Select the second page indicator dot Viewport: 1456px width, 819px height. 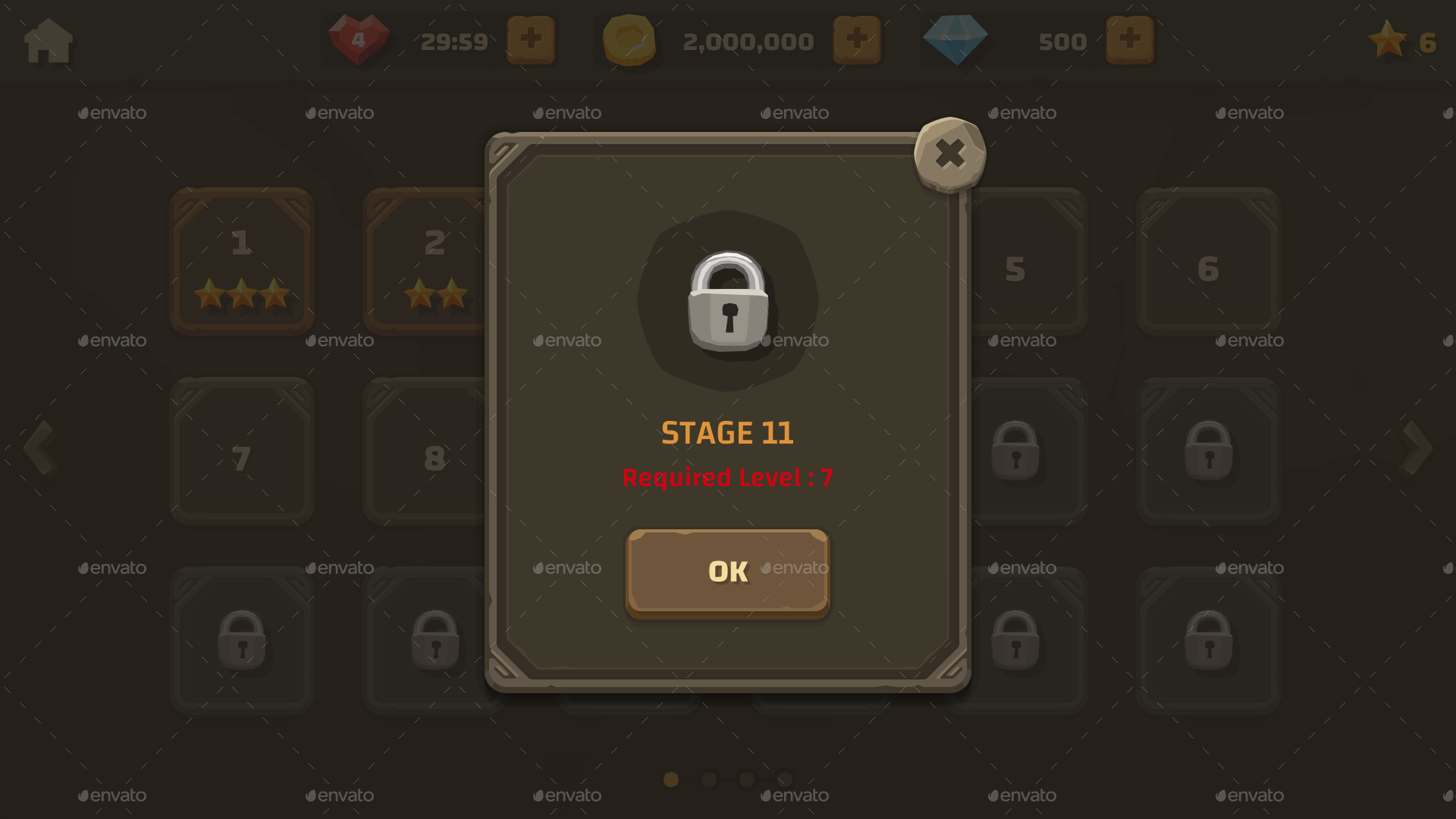(708, 779)
